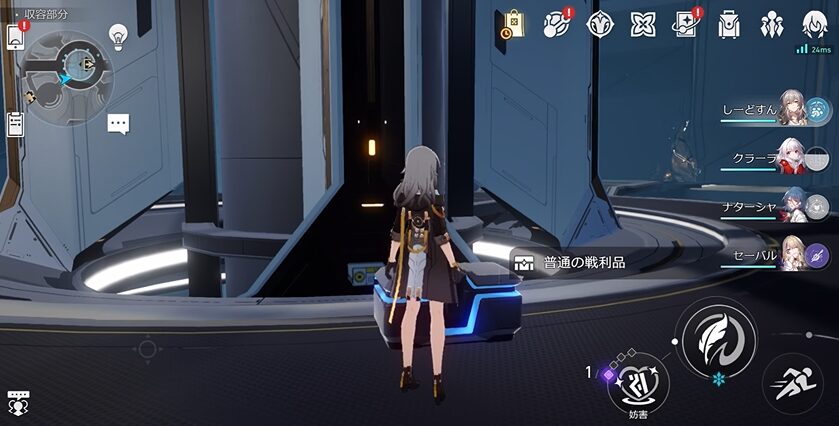839x426 pixels.
Task: Open the round compass emblem icon
Action: (599, 25)
